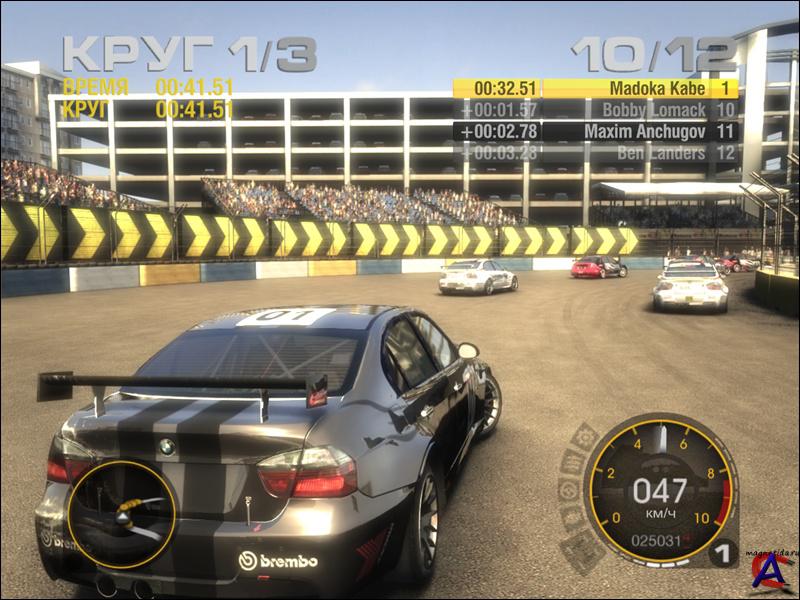Select Madoka Kabe leaderboard row
The image size is (800, 600).
[596, 88]
